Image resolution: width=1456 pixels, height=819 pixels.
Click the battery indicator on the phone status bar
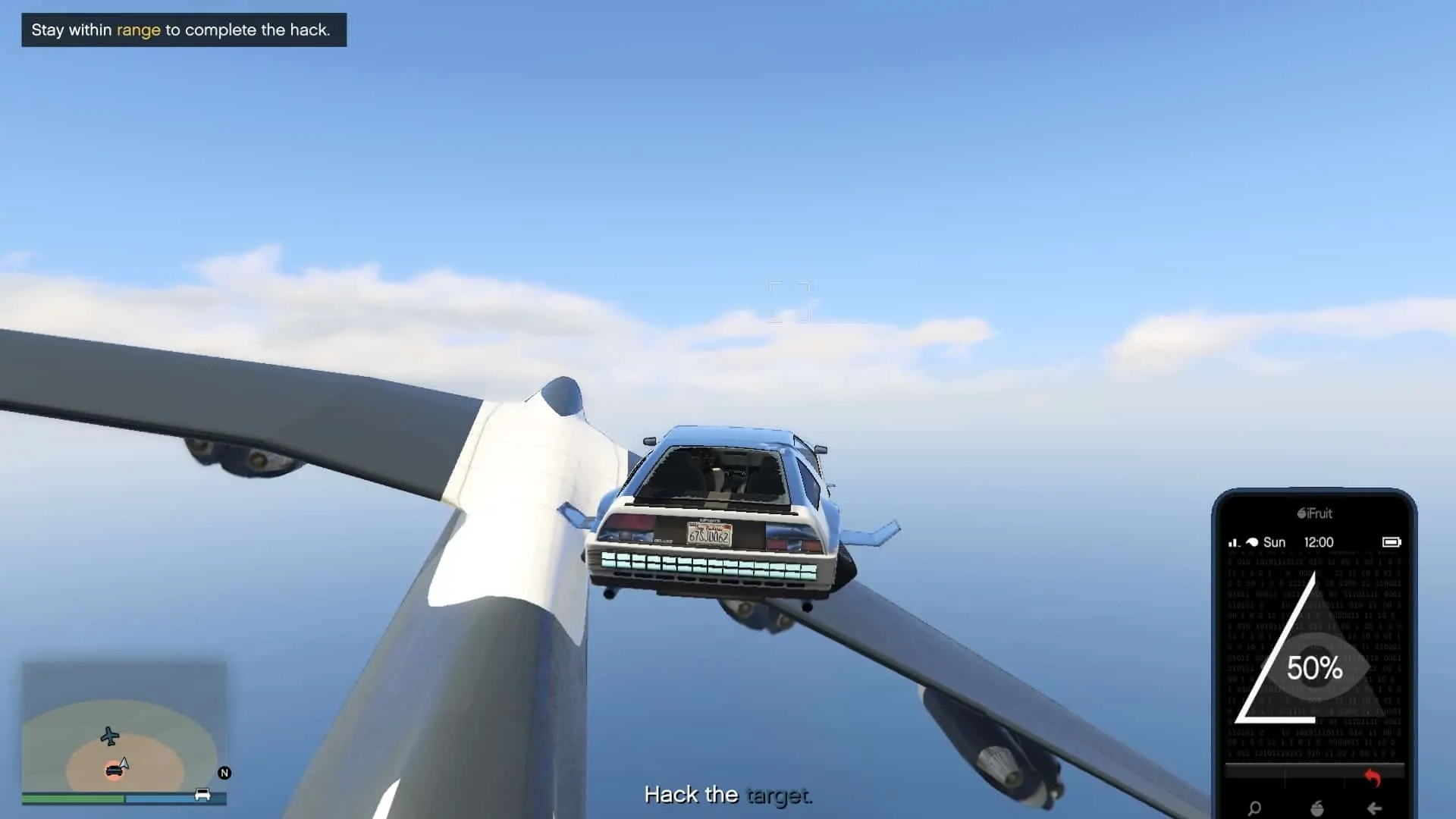coord(1393,542)
